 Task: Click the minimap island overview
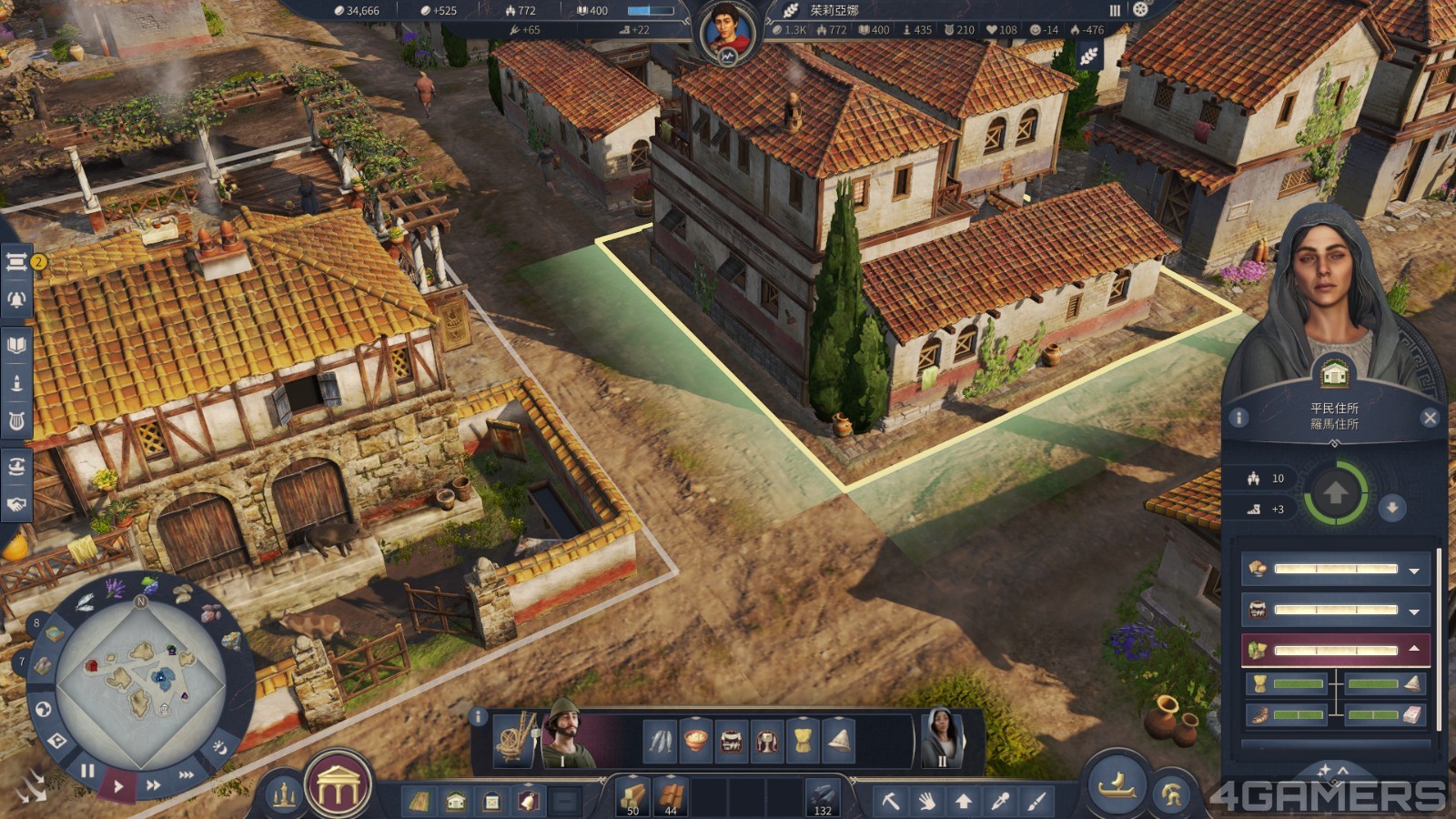(141, 678)
